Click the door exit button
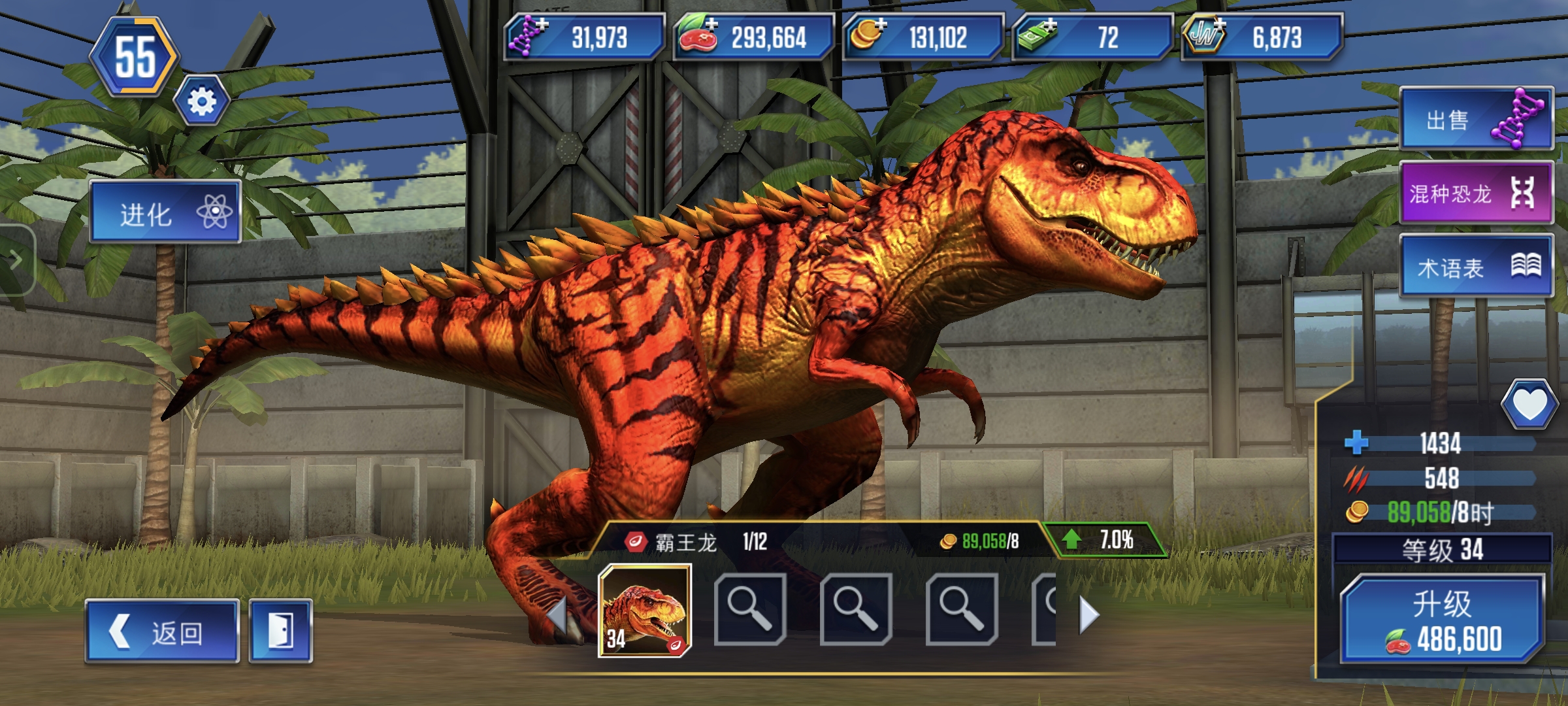This screenshot has width=1568, height=706. 280,631
